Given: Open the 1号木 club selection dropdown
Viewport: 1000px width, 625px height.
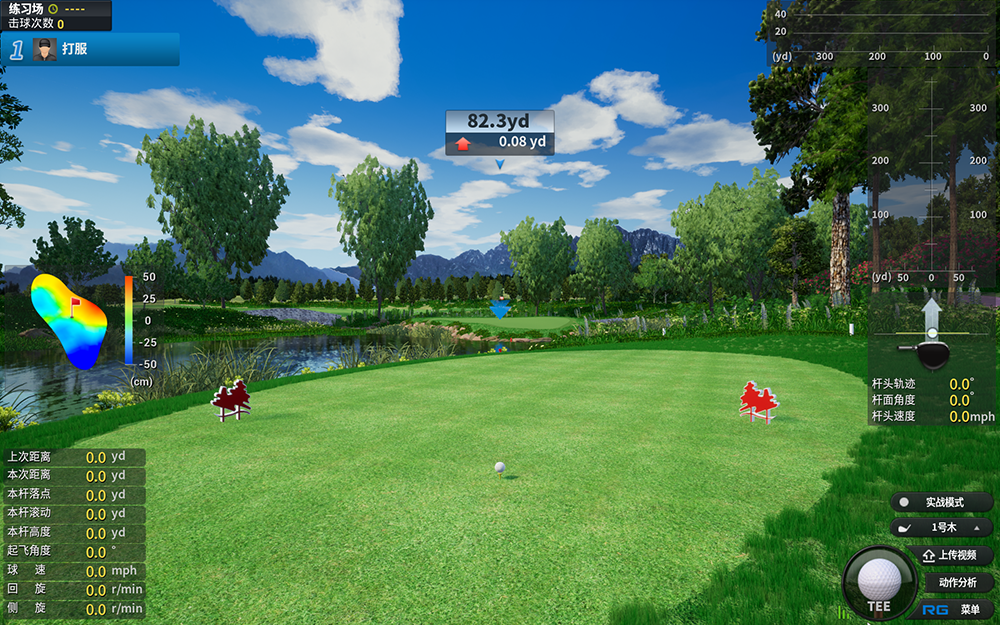Looking at the screenshot, I should [x=942, y=527].
